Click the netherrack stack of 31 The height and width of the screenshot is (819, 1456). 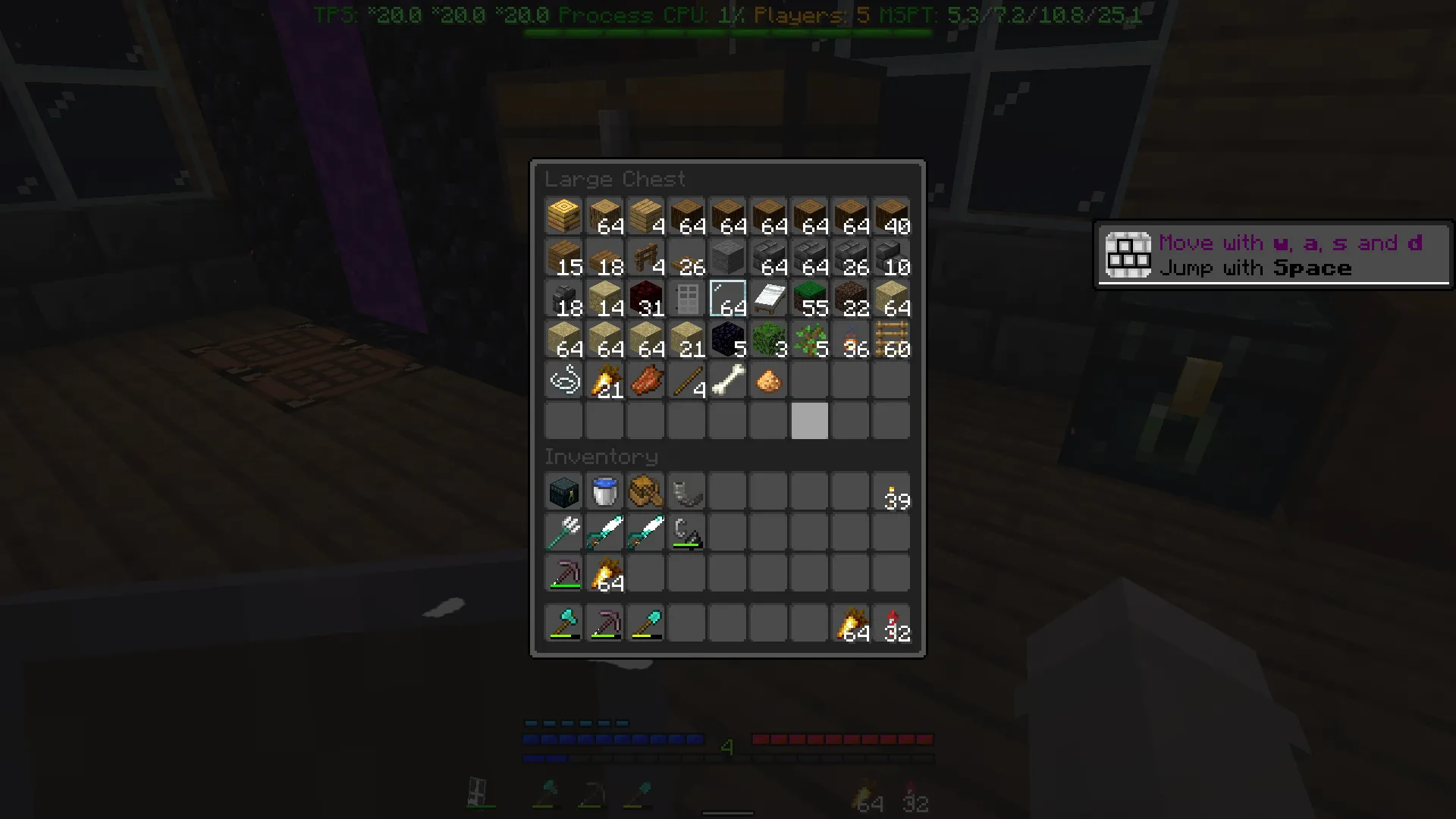click(645, 298)
